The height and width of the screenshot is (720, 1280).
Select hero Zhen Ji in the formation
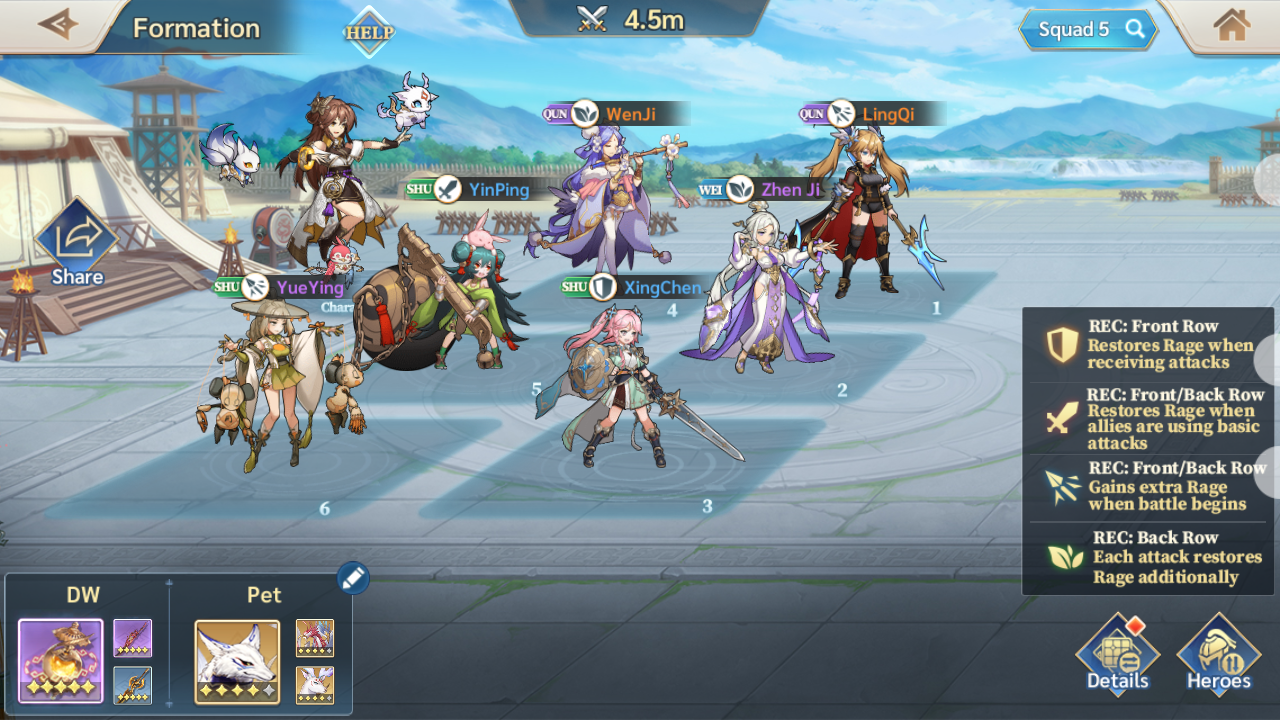[x=760, y=290]
